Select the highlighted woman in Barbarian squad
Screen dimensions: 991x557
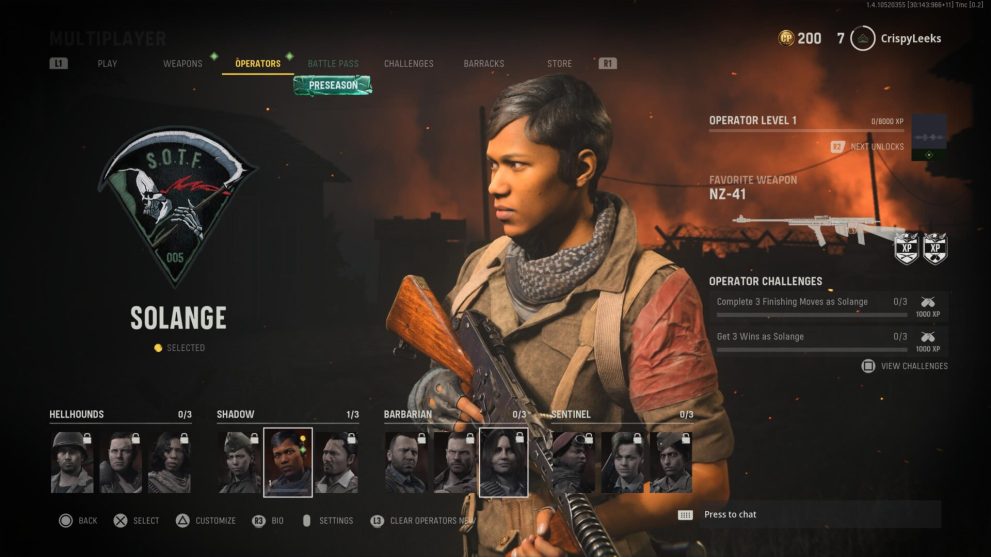pos(504,462)
